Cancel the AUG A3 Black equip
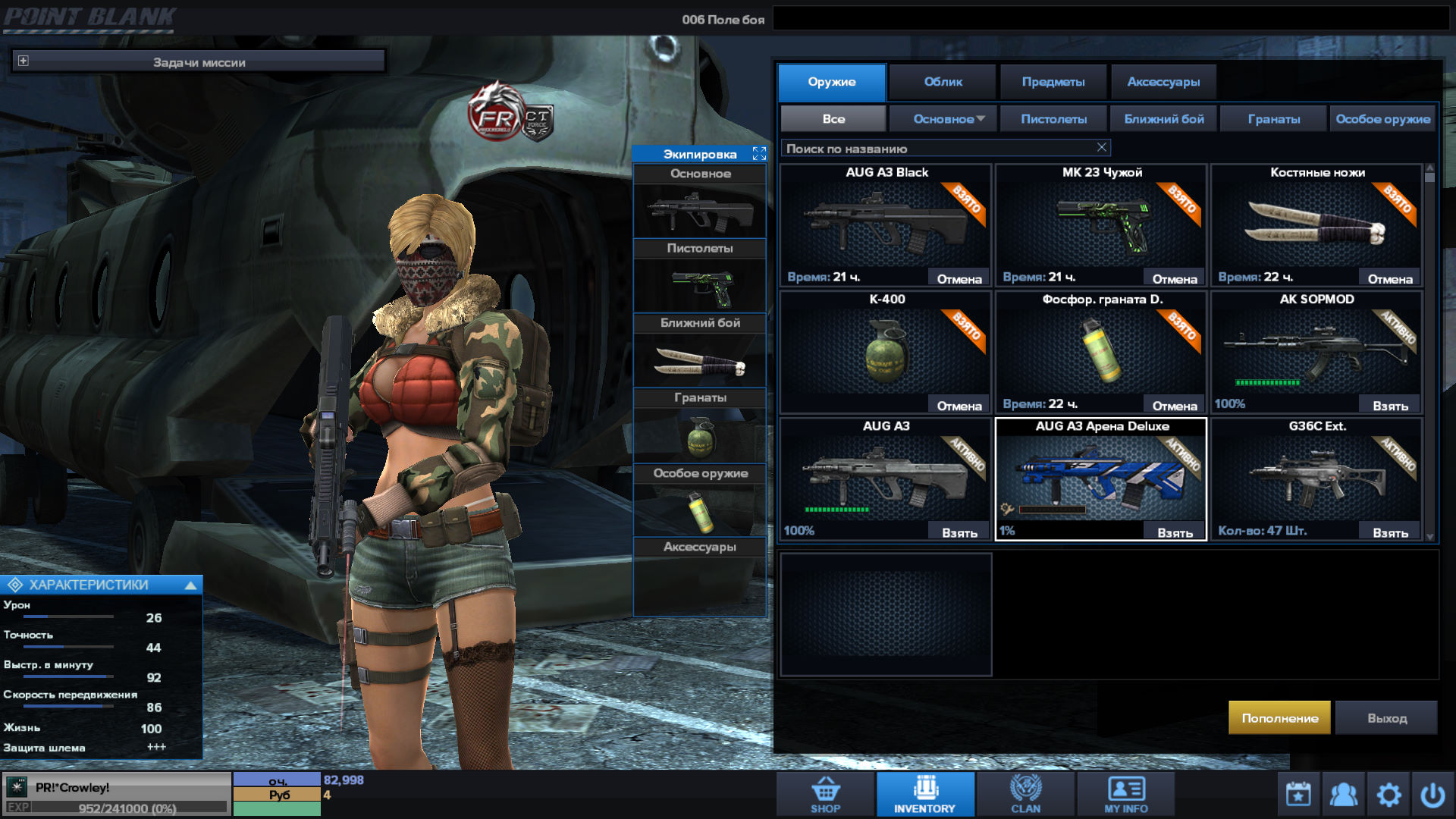Image resolution: width=1456 pixels, height=819 pixels. 959,279
